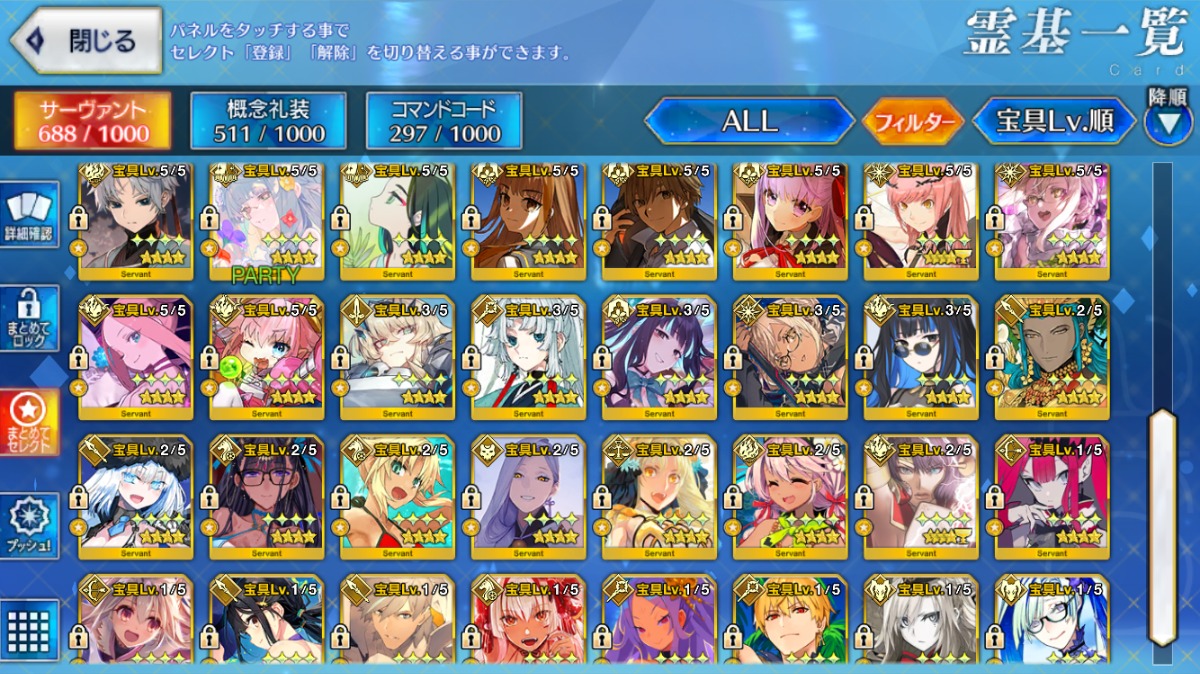
Task: Pick the red-haired horned servant card
Action: tap(1052, 497)
